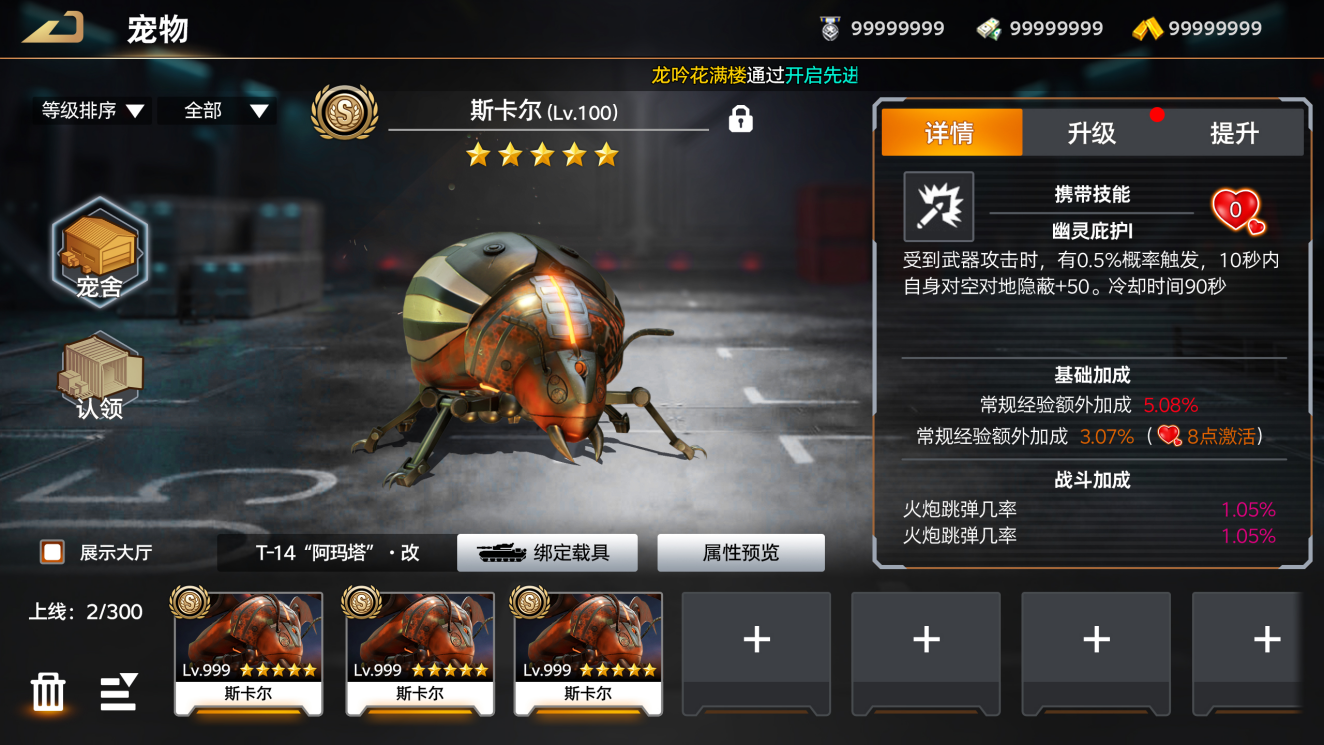Click the gold bars currency icon

coord(1147,29)
